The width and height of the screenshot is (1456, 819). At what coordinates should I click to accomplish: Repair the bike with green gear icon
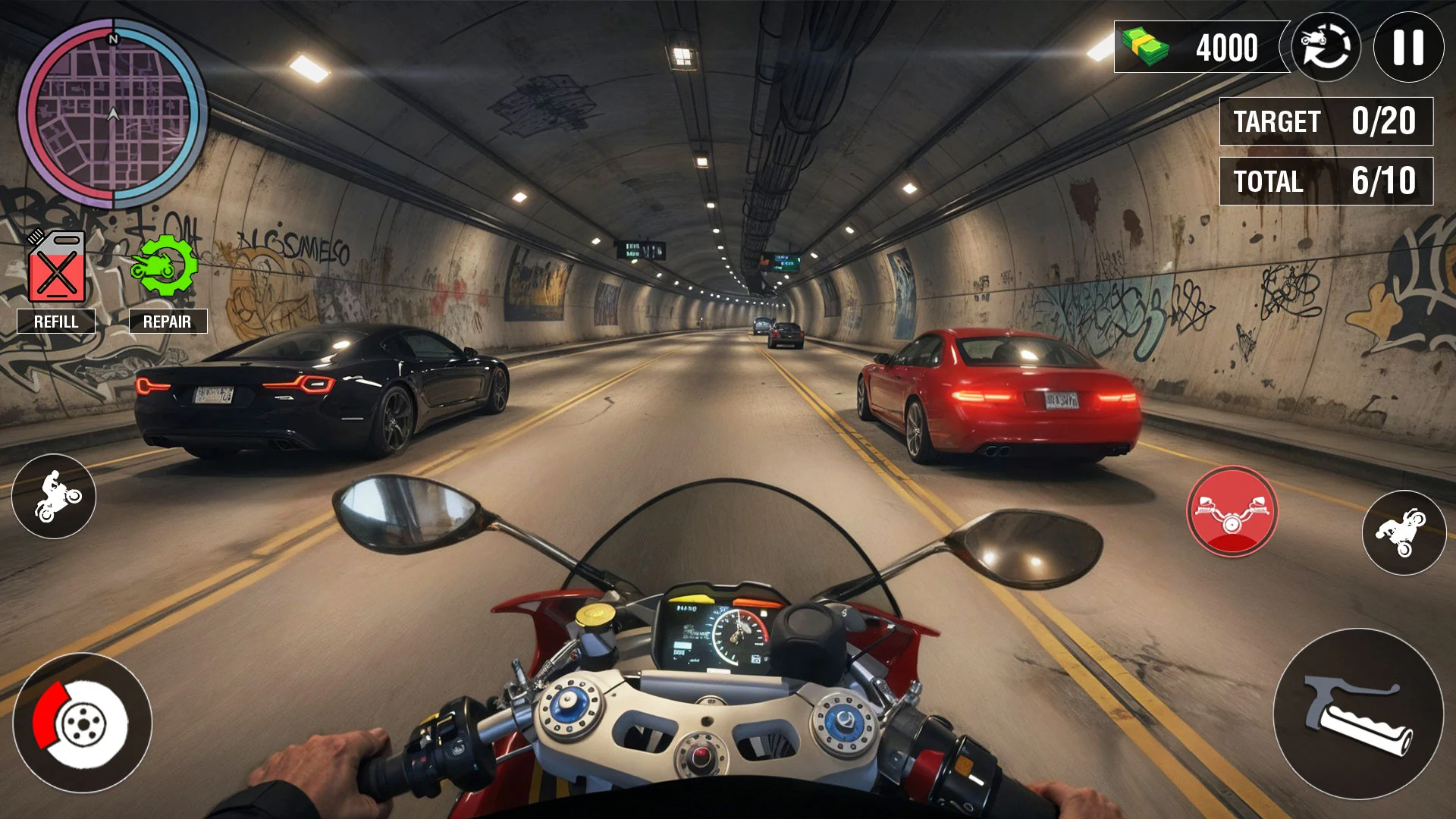(165, 265)
